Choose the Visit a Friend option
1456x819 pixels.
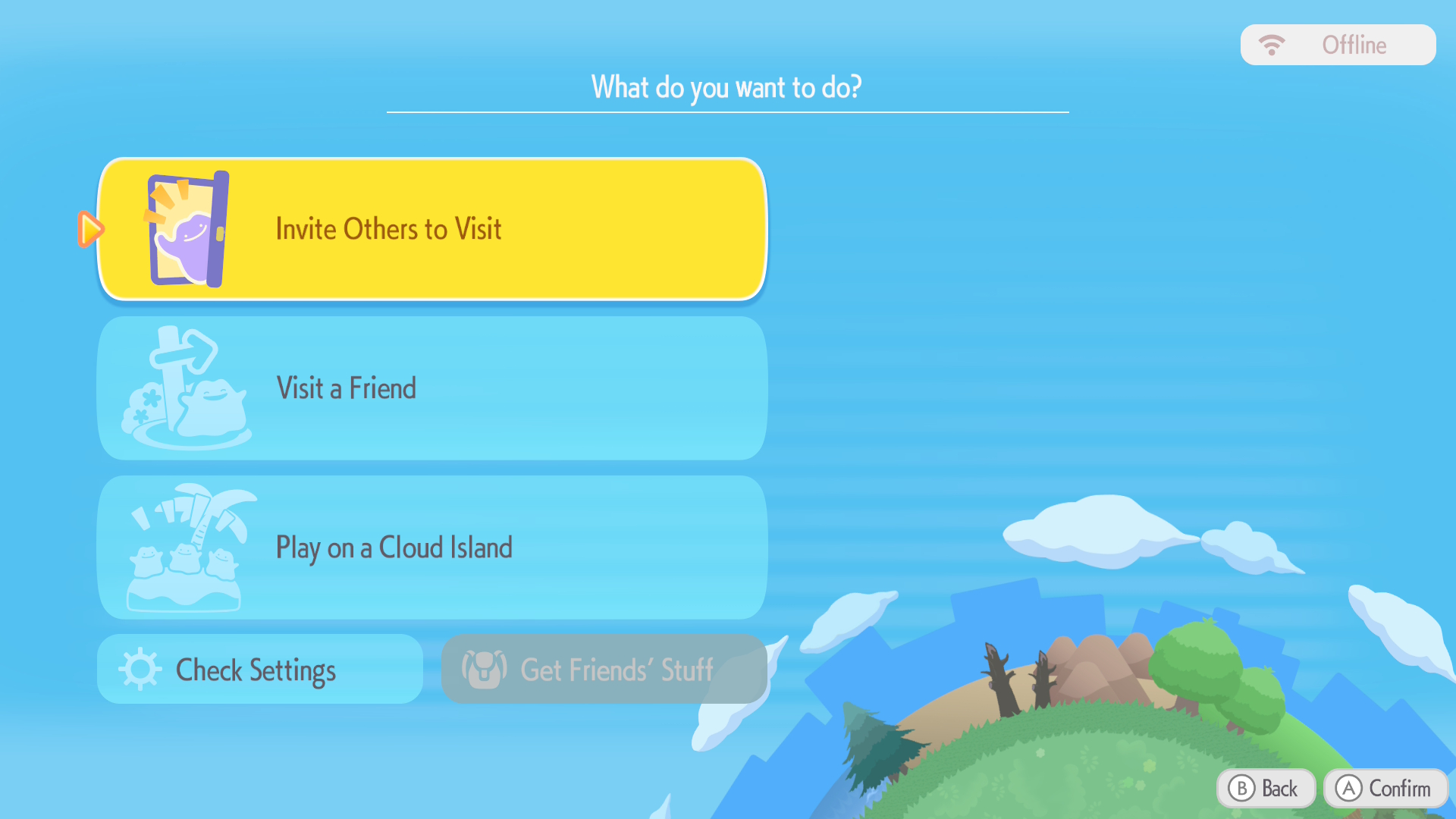coord(432,388)
